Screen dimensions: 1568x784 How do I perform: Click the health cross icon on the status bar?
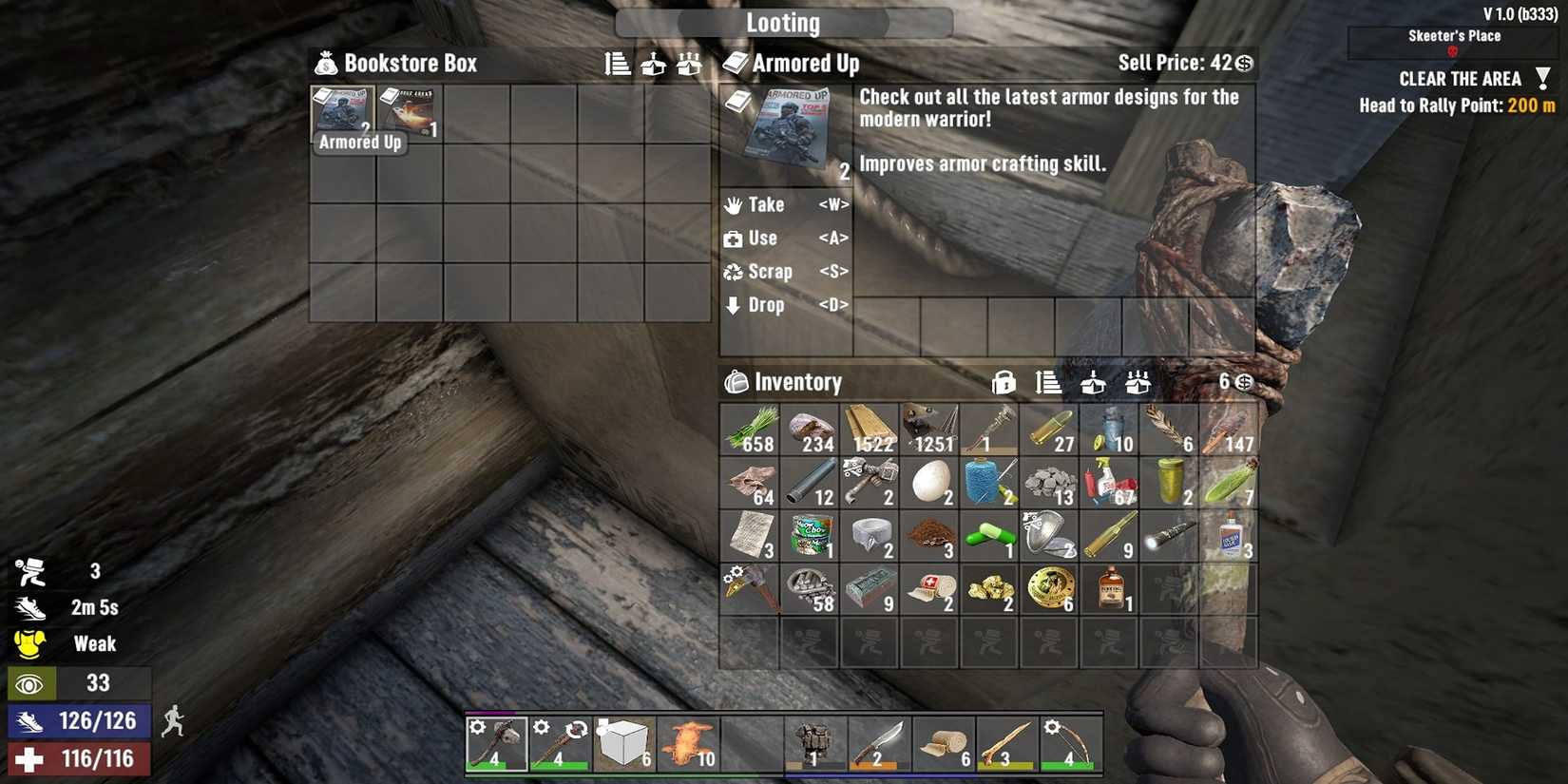(31, 758)
